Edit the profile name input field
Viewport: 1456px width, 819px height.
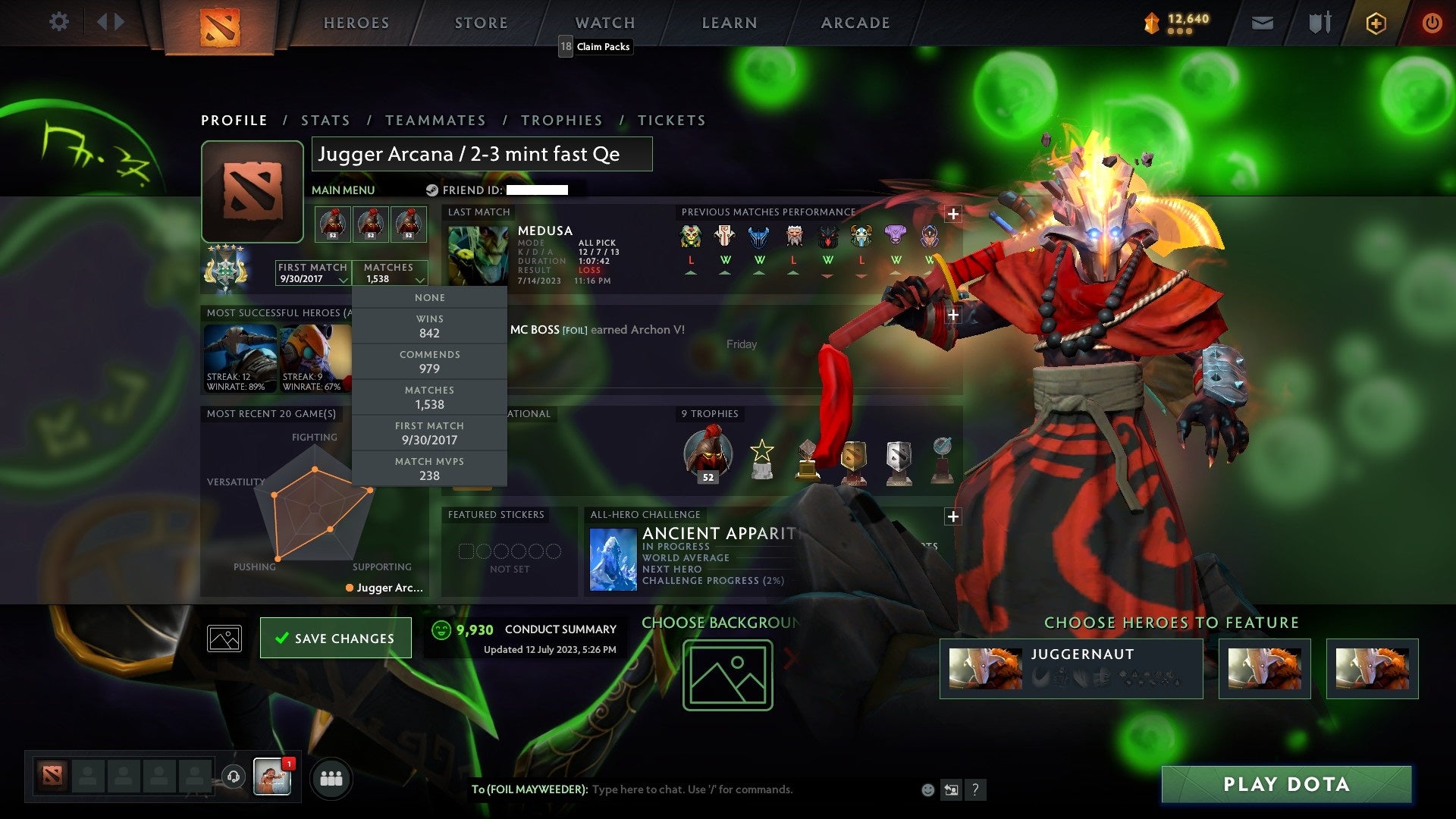pos(482,154)
